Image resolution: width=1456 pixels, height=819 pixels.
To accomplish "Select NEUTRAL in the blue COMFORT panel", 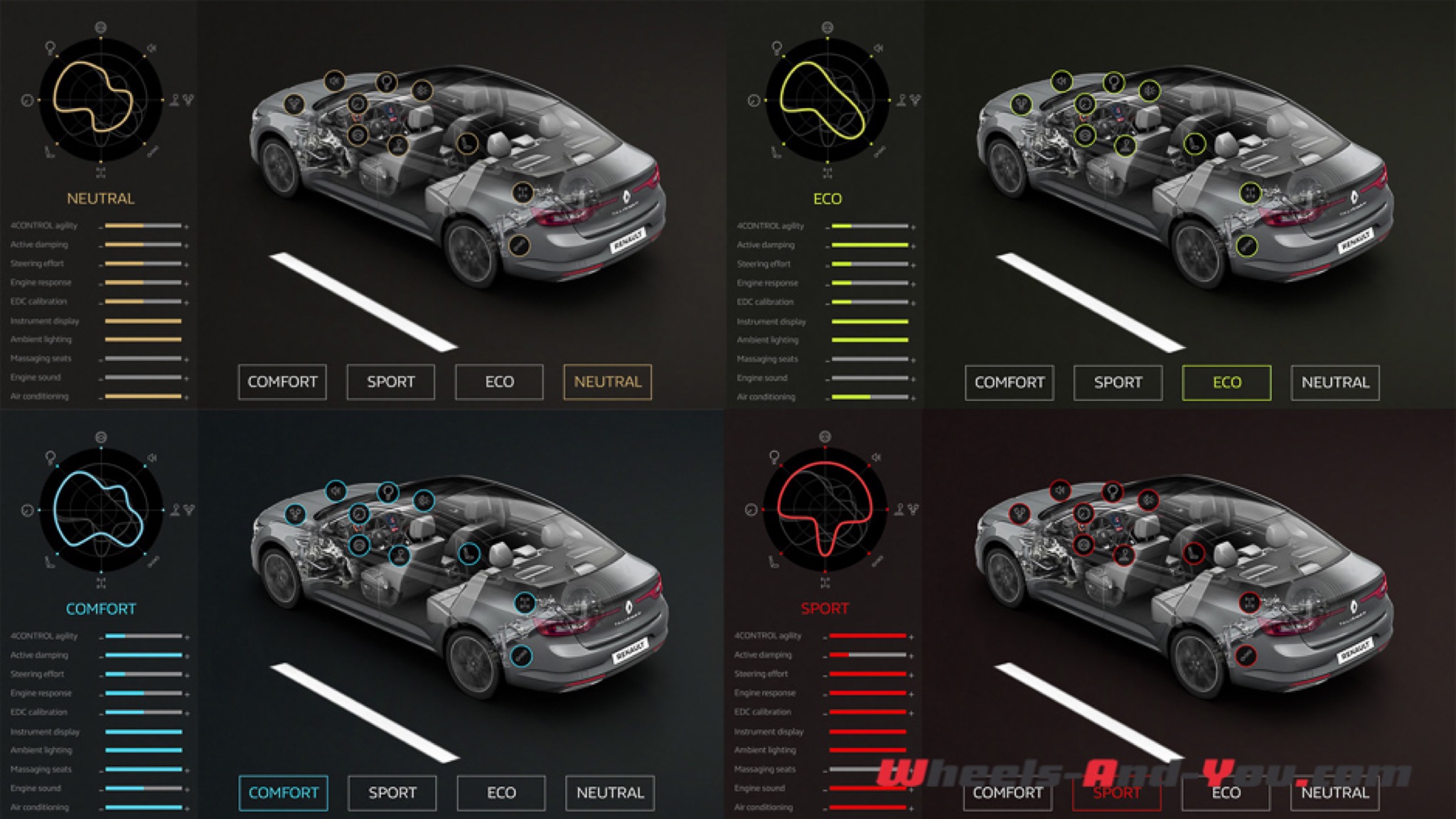I will point(609,793).
